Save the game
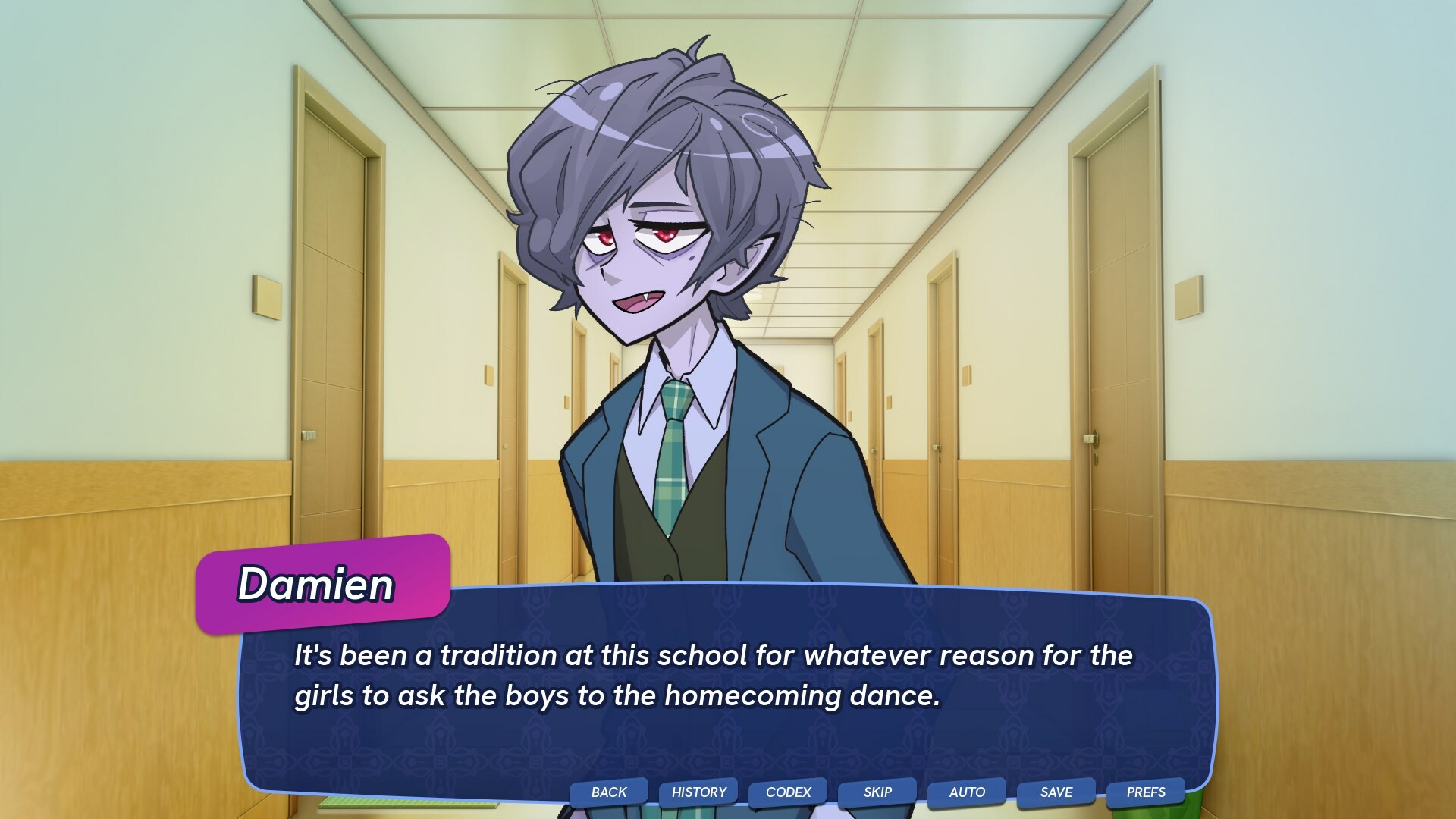 [1054, 792]
